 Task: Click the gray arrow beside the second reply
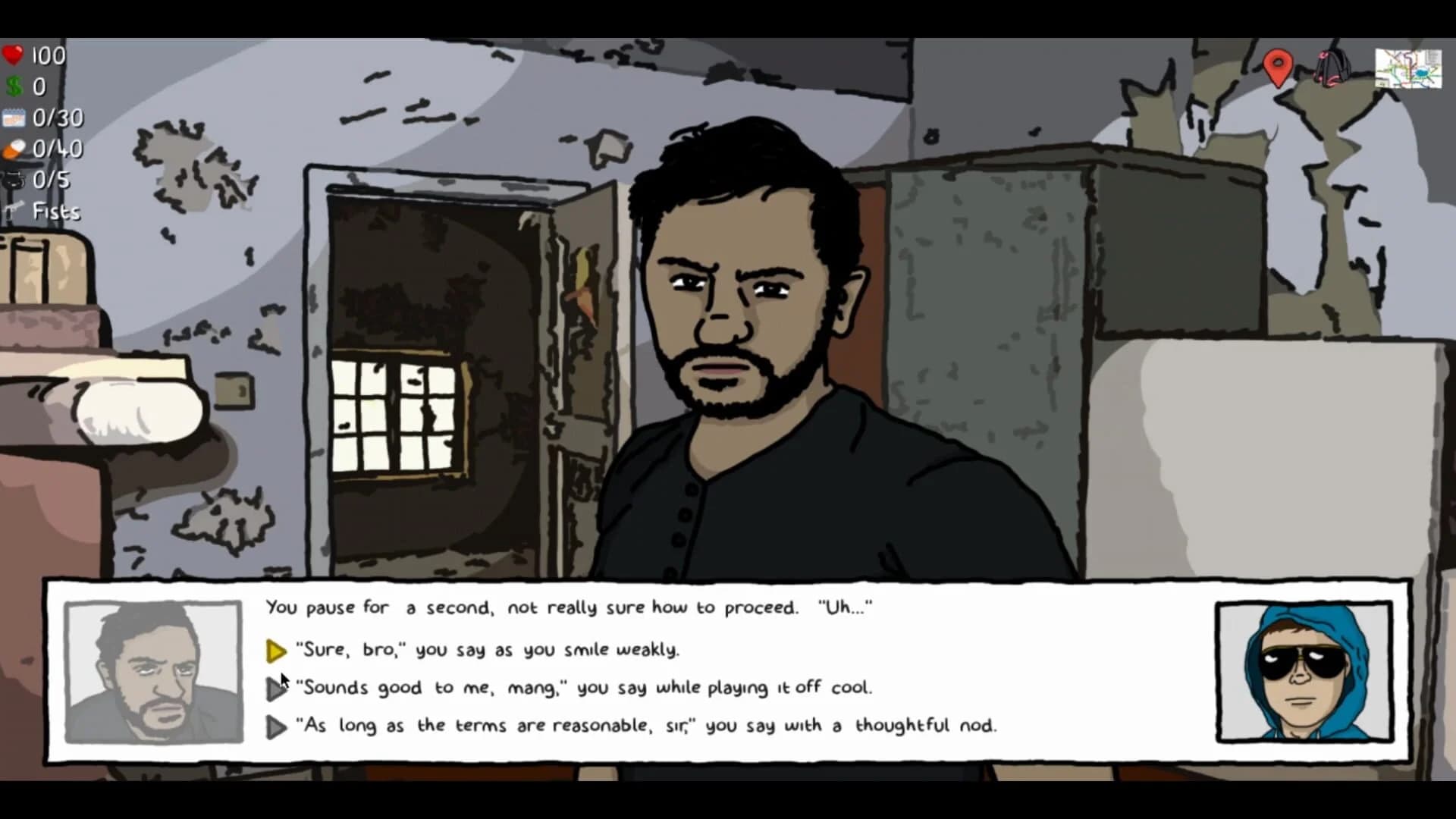point(276,689)
